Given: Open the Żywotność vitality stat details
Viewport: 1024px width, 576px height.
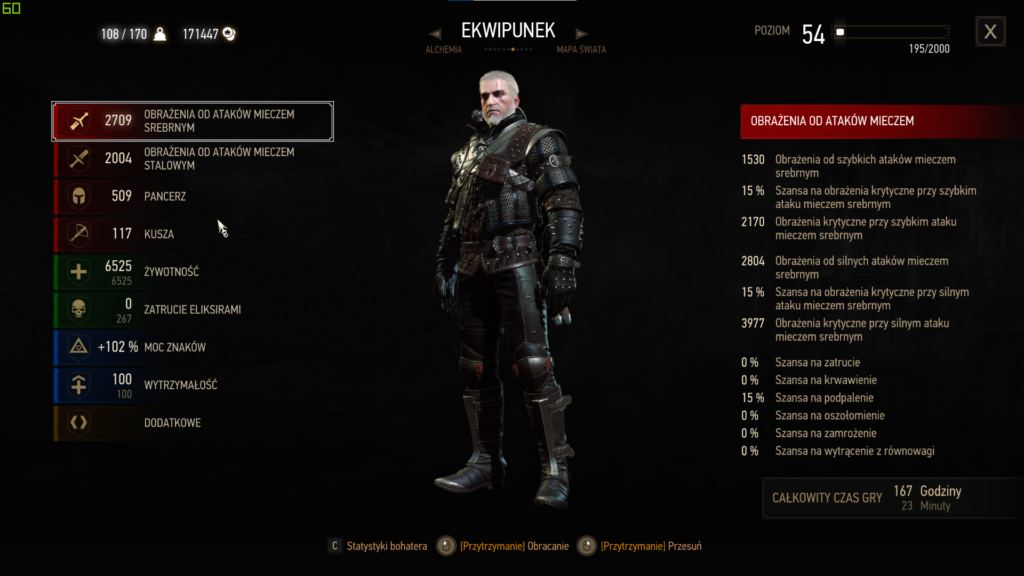Looking at the screenshot, I should click(x=193, y=272).
